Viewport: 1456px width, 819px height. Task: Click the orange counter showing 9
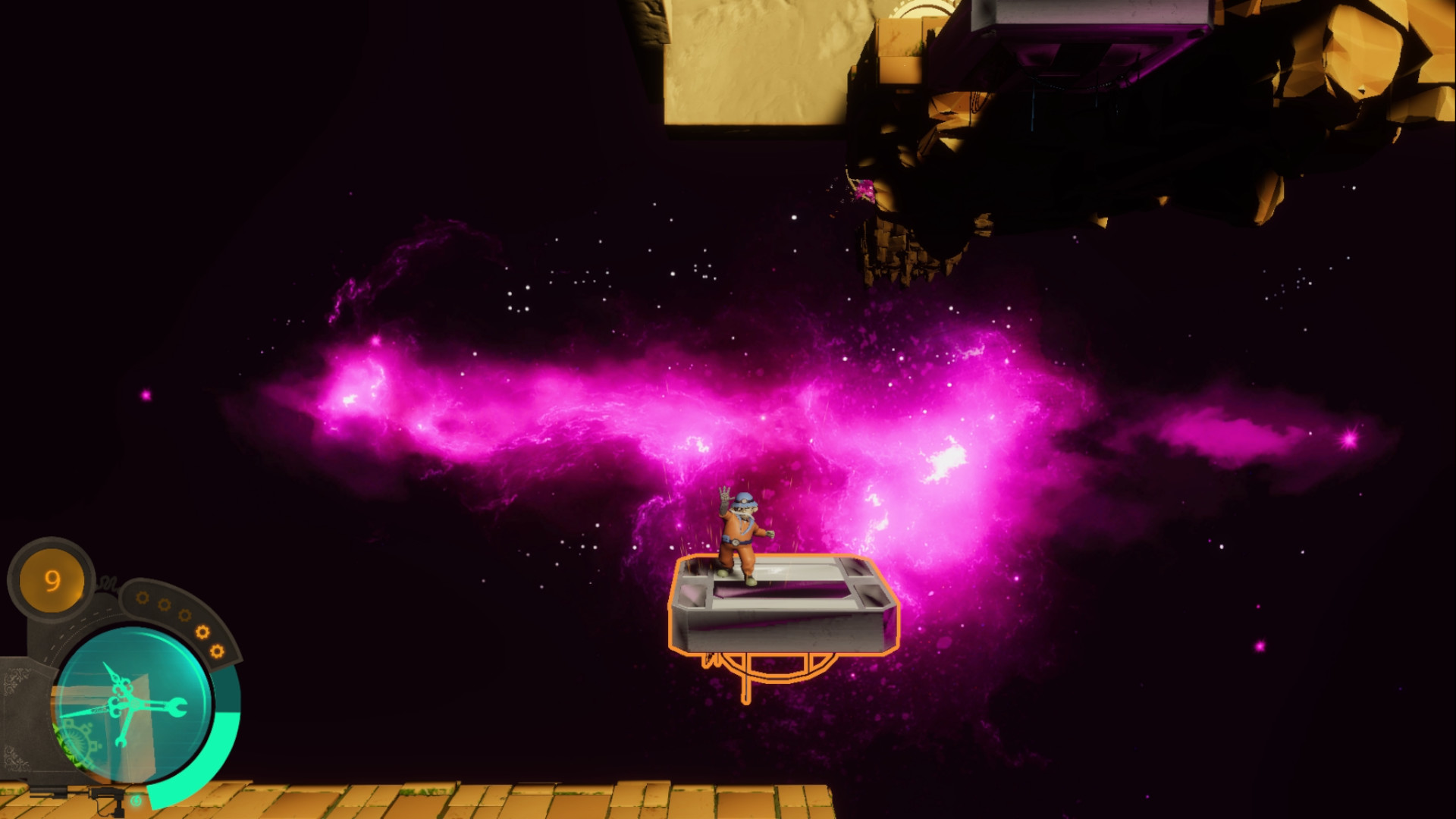[52, 578]
